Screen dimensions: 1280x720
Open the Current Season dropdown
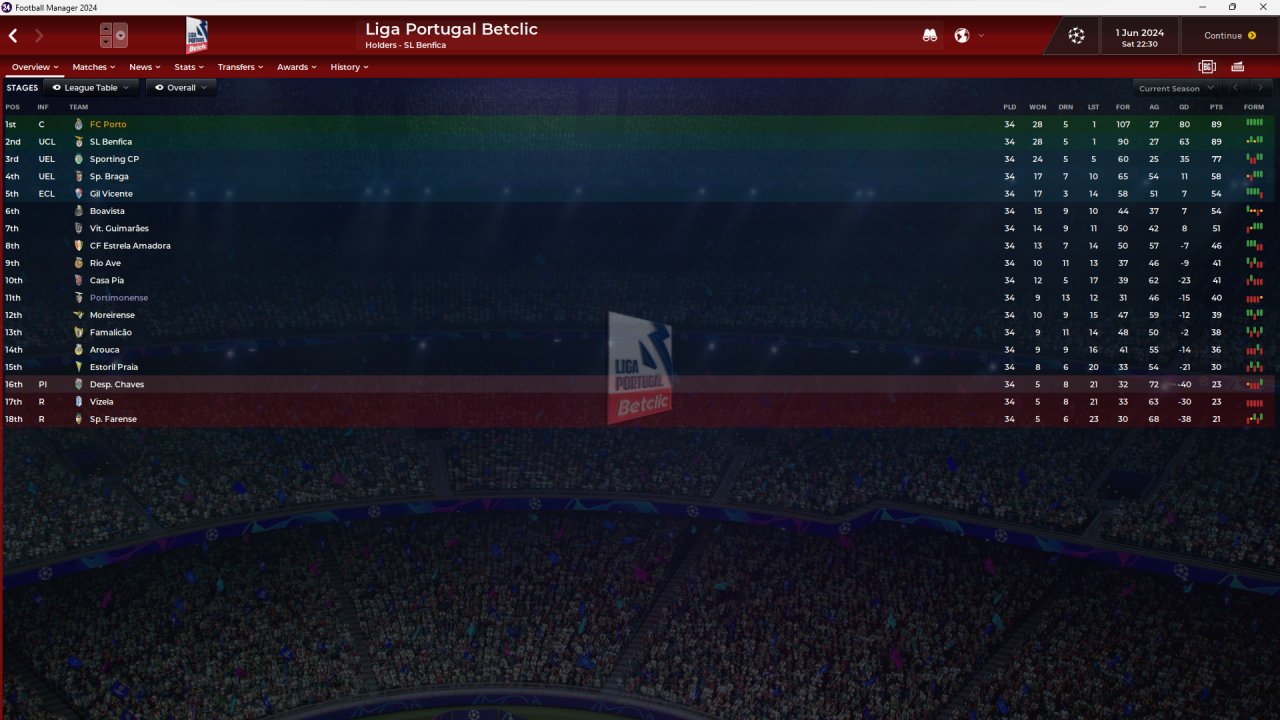click(1176, 88)
